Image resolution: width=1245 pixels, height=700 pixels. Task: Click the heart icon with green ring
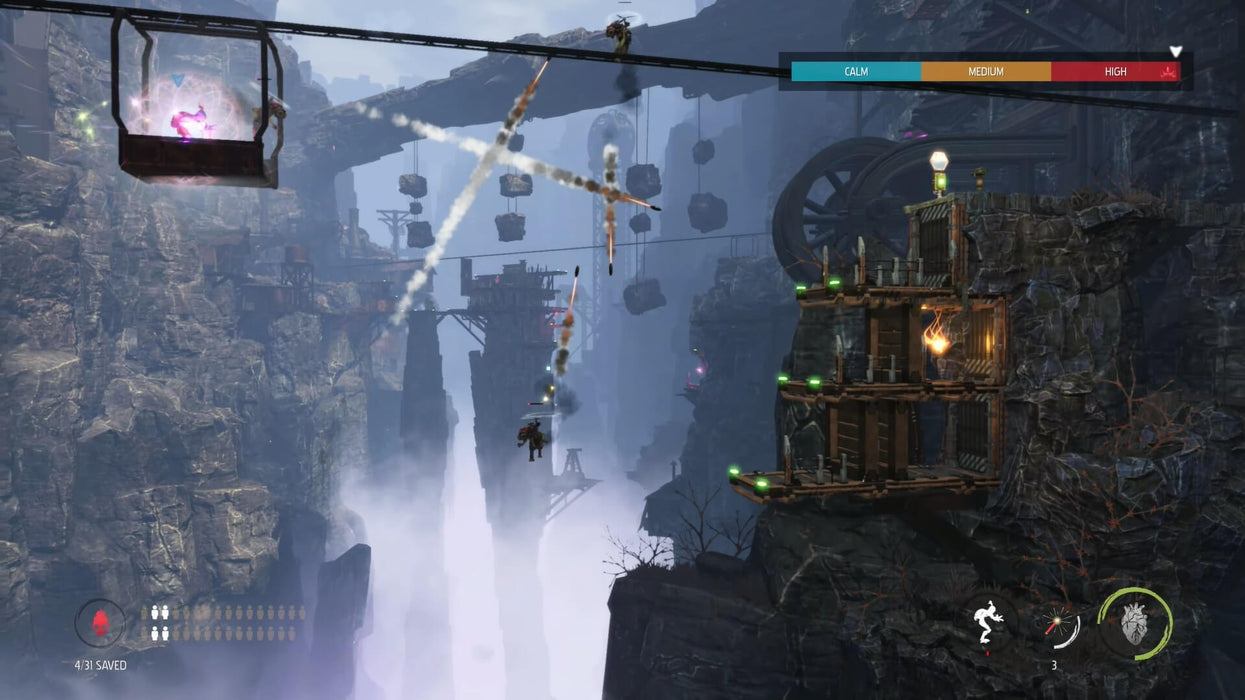click(1135, 623)
